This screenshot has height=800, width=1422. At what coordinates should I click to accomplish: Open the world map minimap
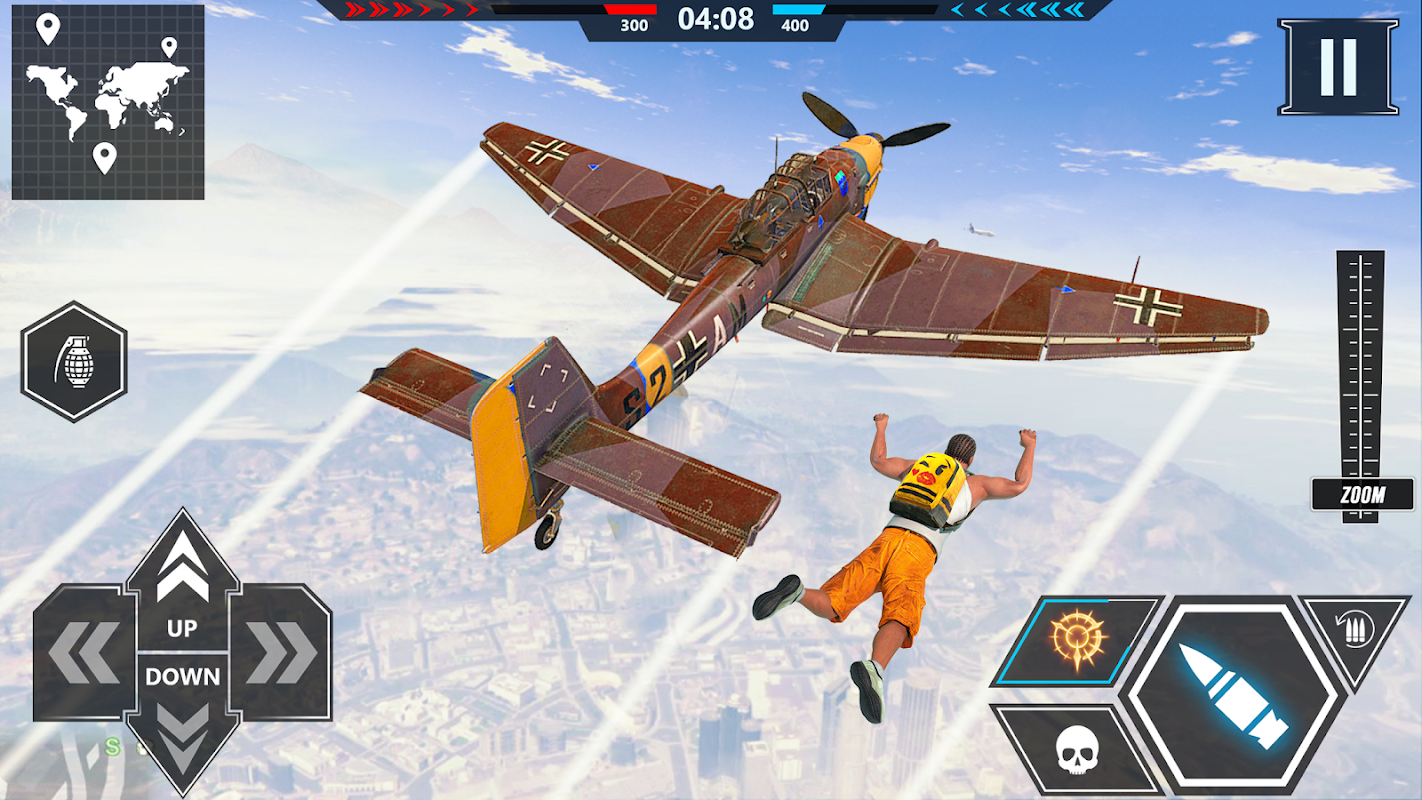[108, 102]
